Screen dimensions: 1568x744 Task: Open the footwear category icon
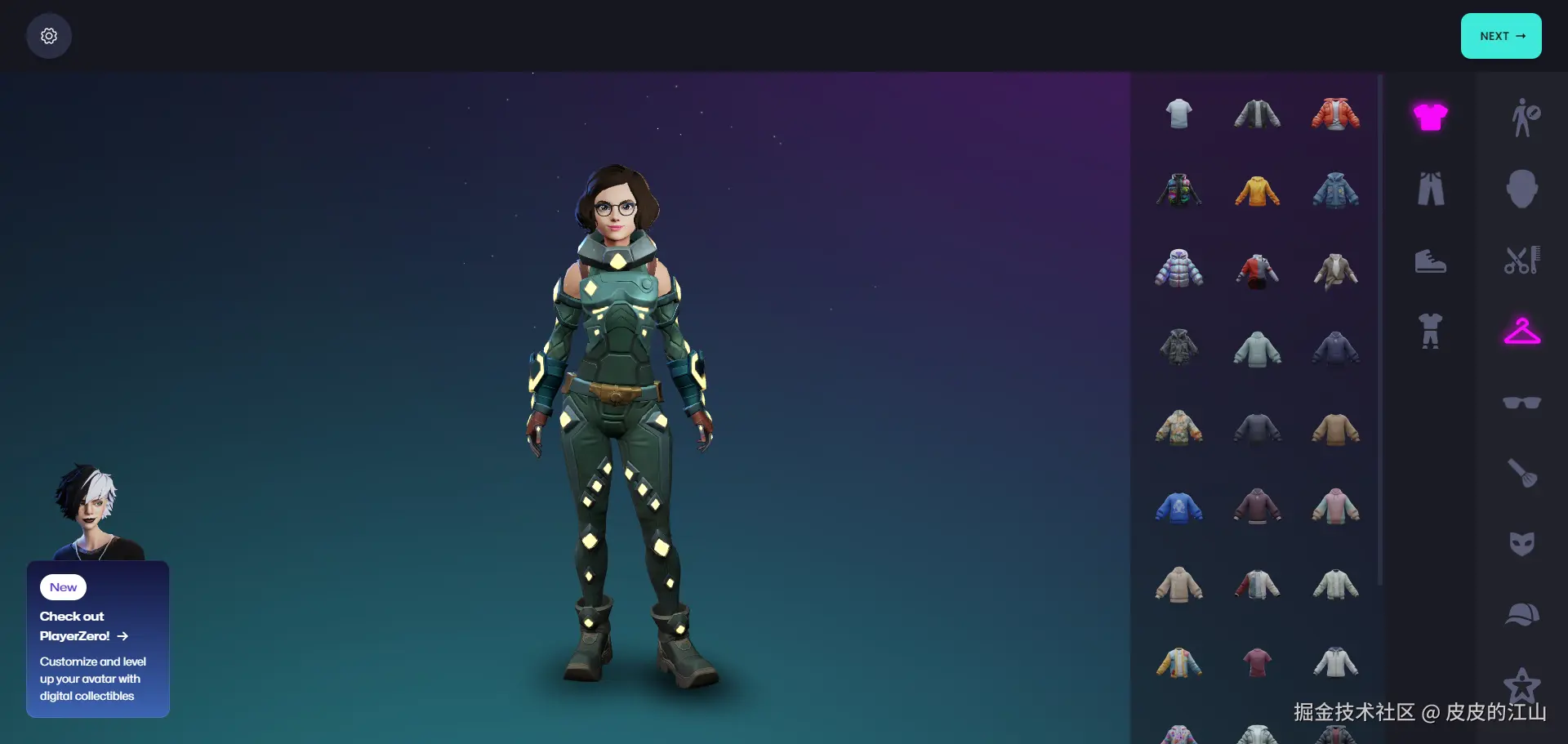1431,261
